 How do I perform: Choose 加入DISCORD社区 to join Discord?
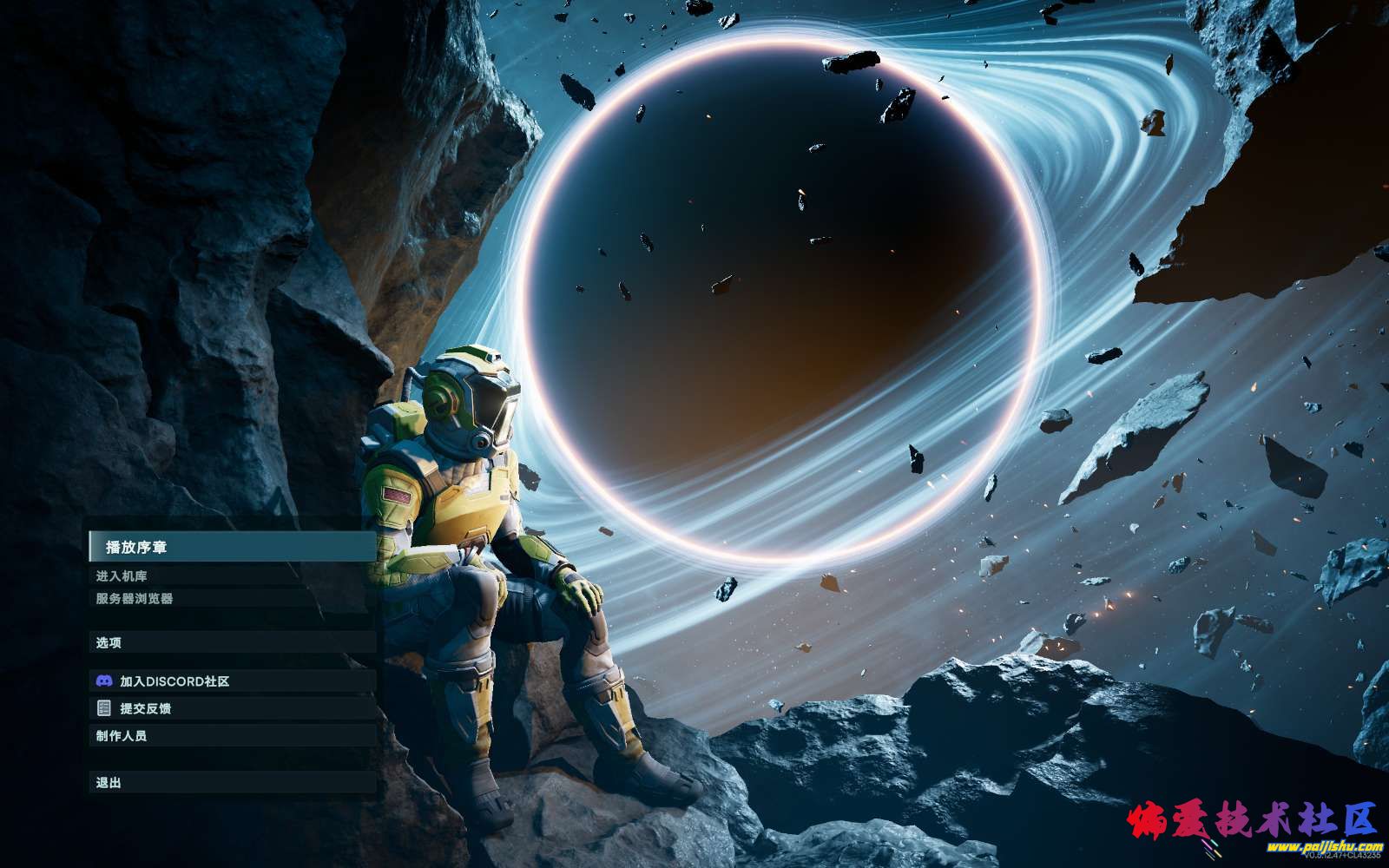click(x=174, y=681)
